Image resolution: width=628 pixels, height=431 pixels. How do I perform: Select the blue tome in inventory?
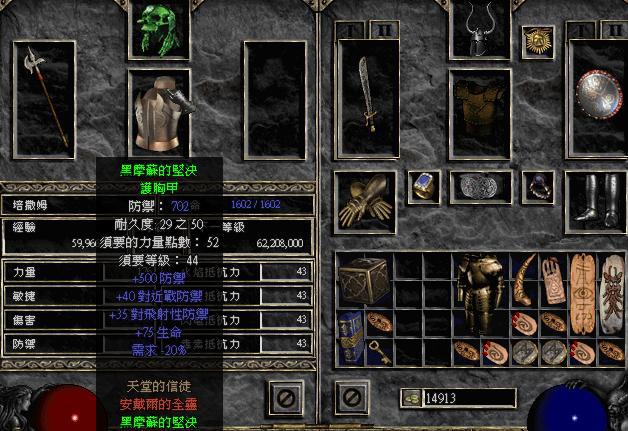350,336
